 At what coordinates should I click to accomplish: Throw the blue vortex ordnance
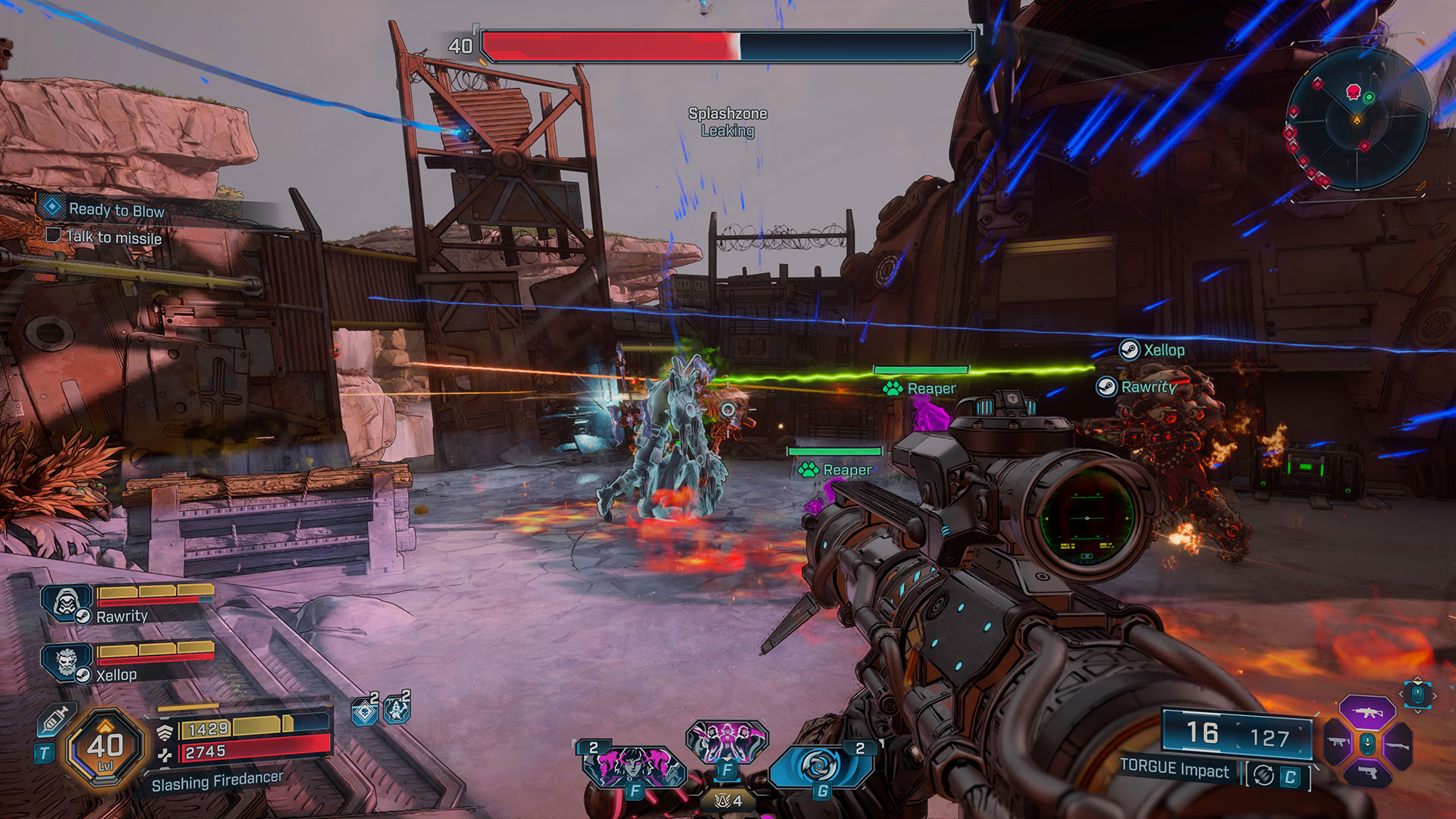click(x=820, y=766)
